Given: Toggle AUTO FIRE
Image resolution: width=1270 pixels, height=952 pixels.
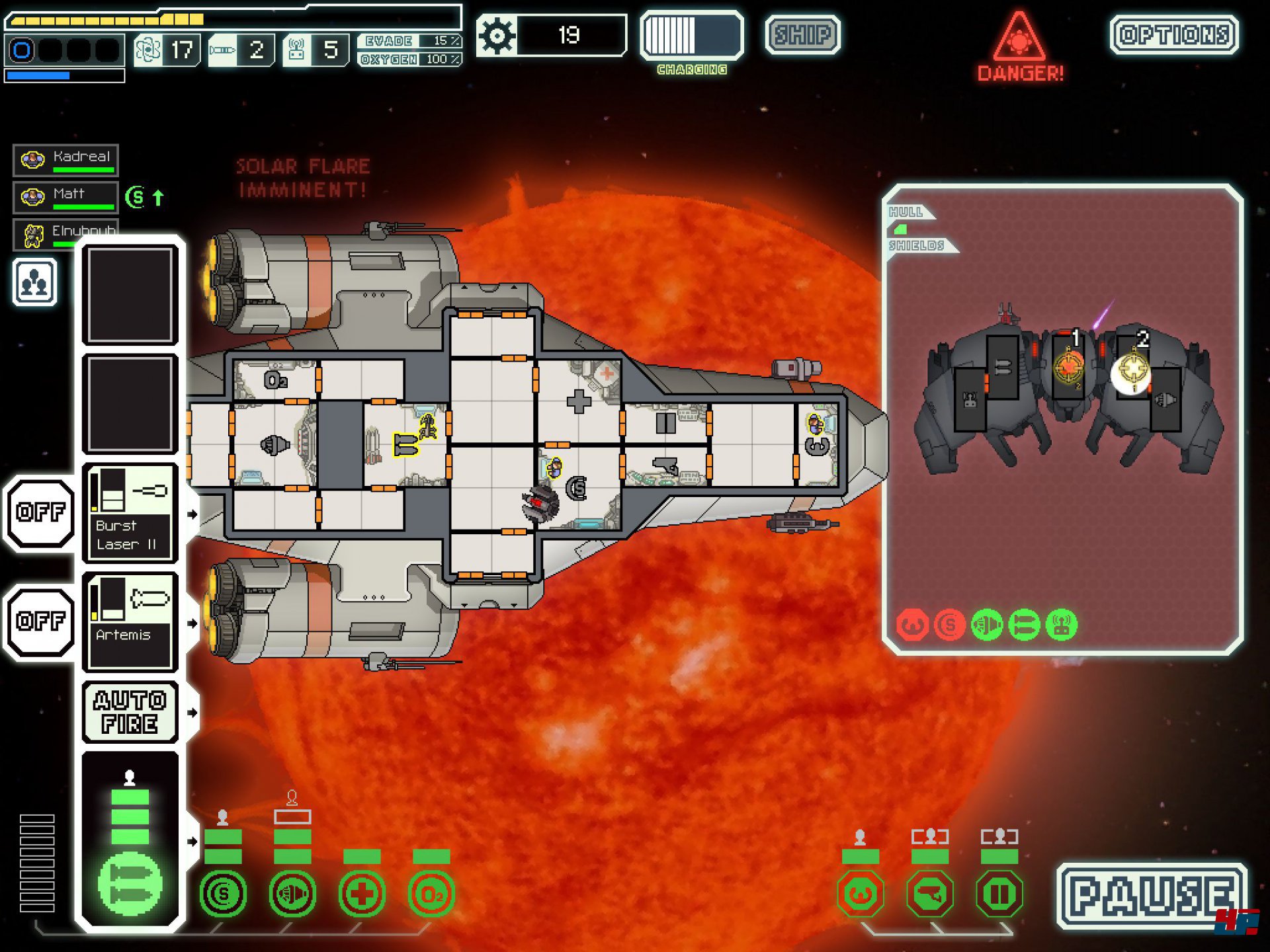Looking at the screenshot, I should pos(130,712).
